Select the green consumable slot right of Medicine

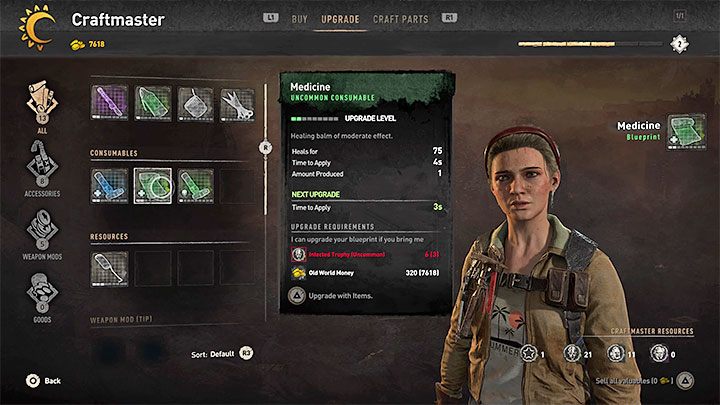pyautogui.click(x=195, y=185)
